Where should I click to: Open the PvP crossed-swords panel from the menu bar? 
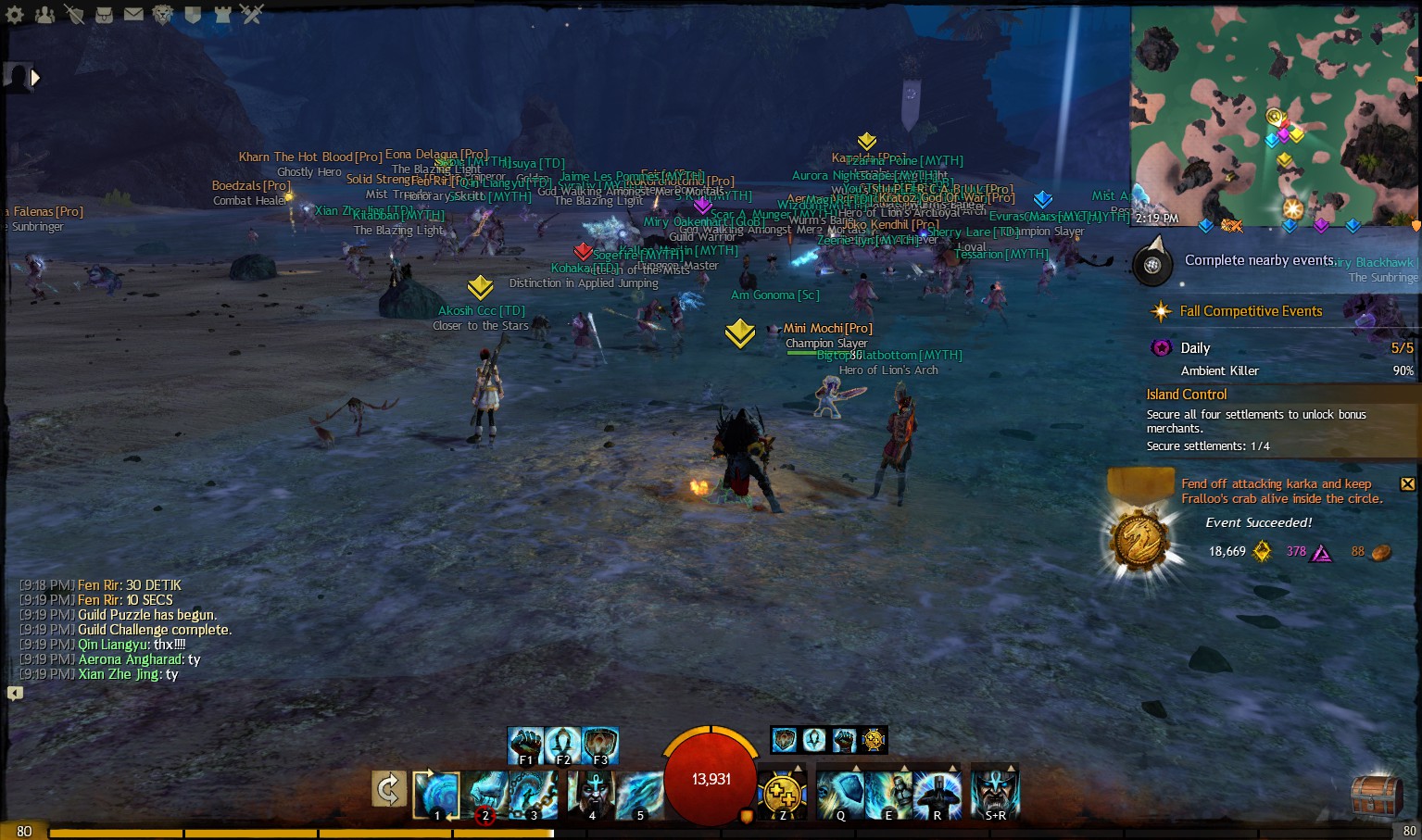(x=251, y=15)
